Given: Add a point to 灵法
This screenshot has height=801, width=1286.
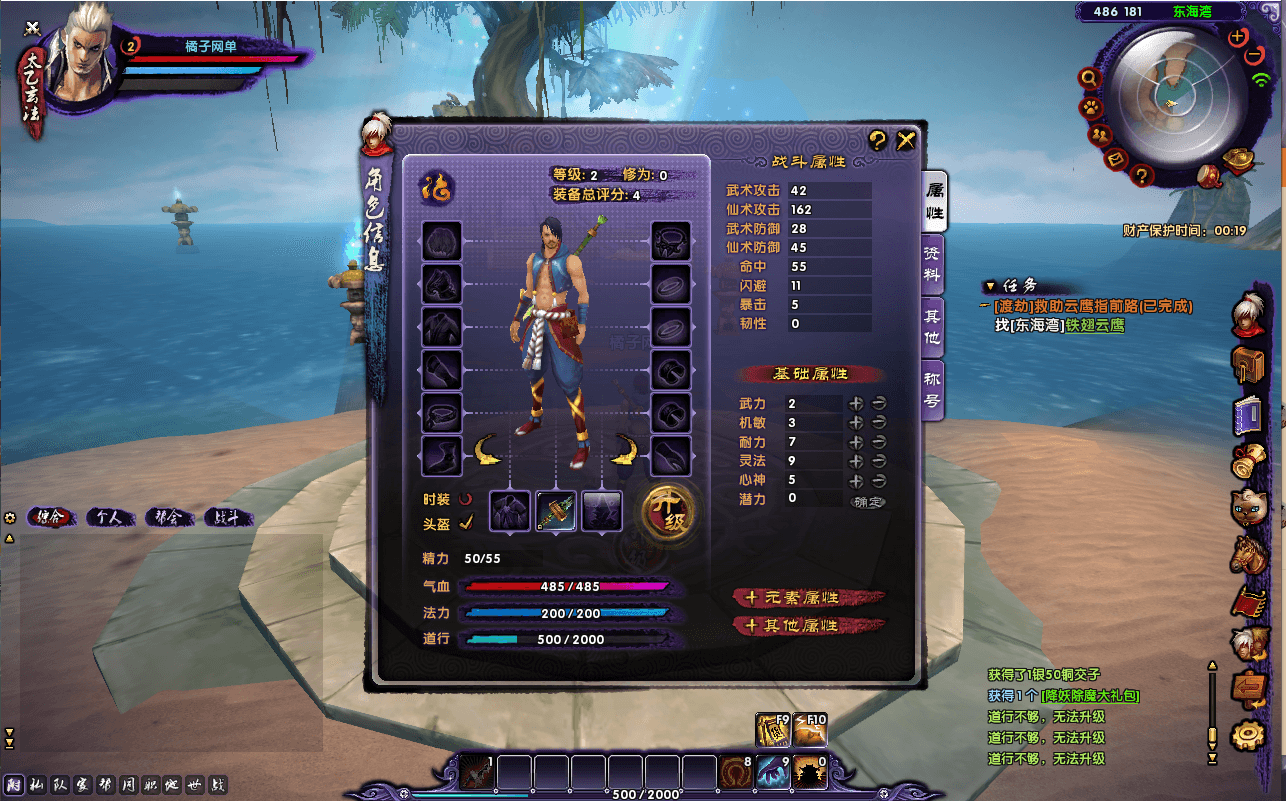Looking at the screenshot, I should click(856, 461).
